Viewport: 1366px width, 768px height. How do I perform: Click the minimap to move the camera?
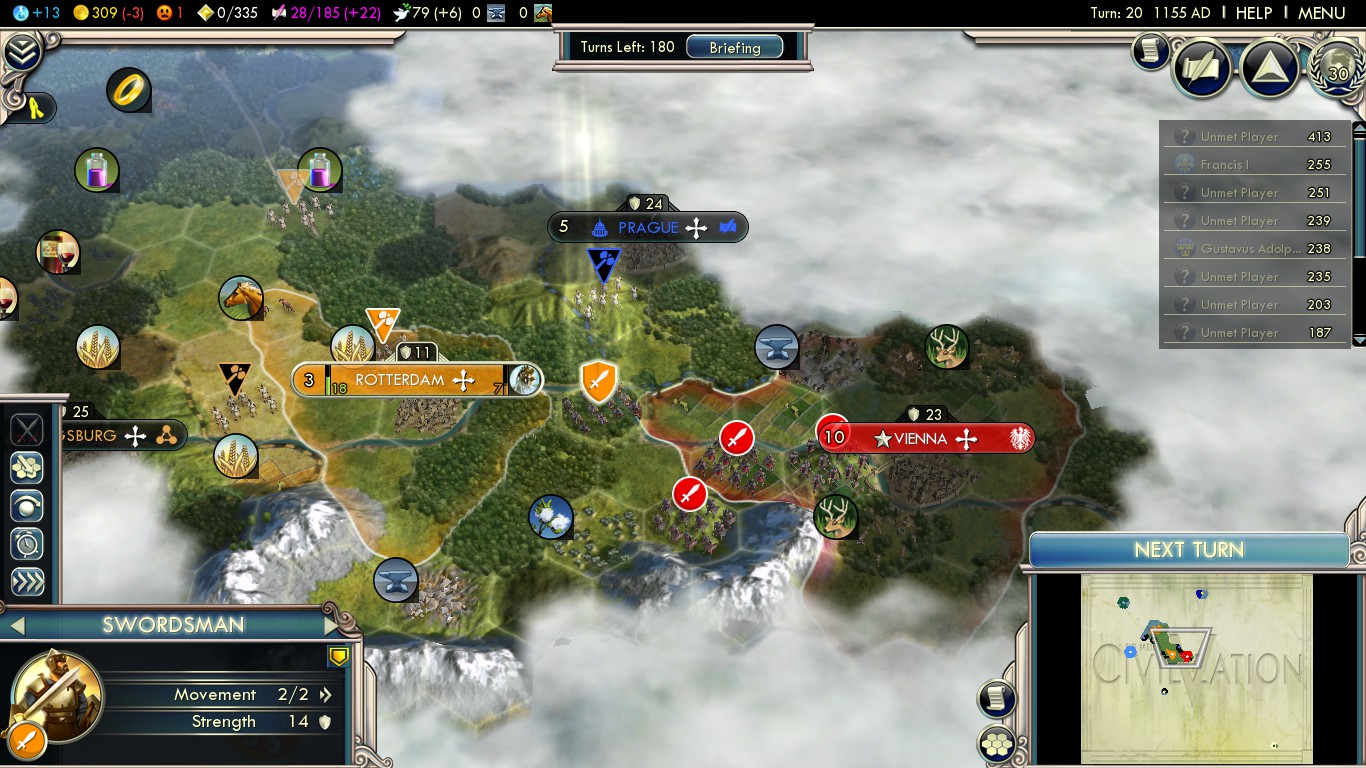tap(1196, 667)
